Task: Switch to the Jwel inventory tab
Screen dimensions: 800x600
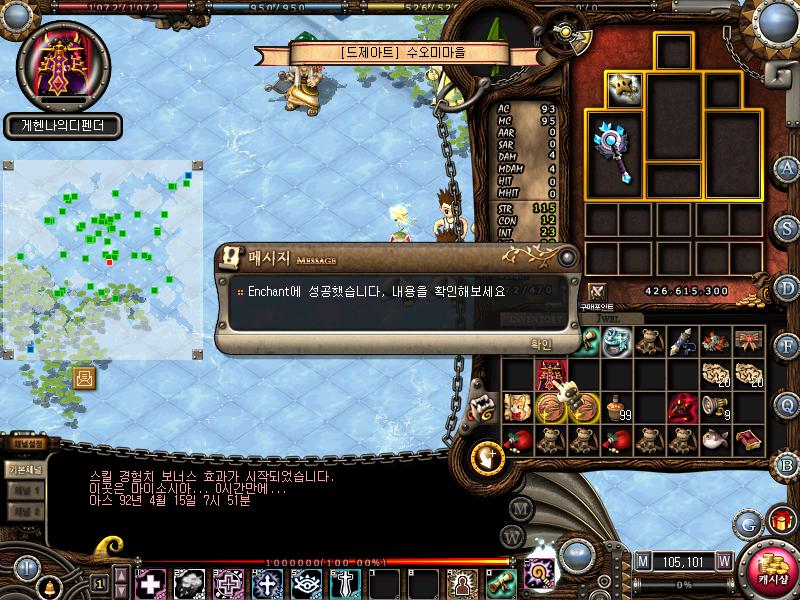Action: [596, 321]
